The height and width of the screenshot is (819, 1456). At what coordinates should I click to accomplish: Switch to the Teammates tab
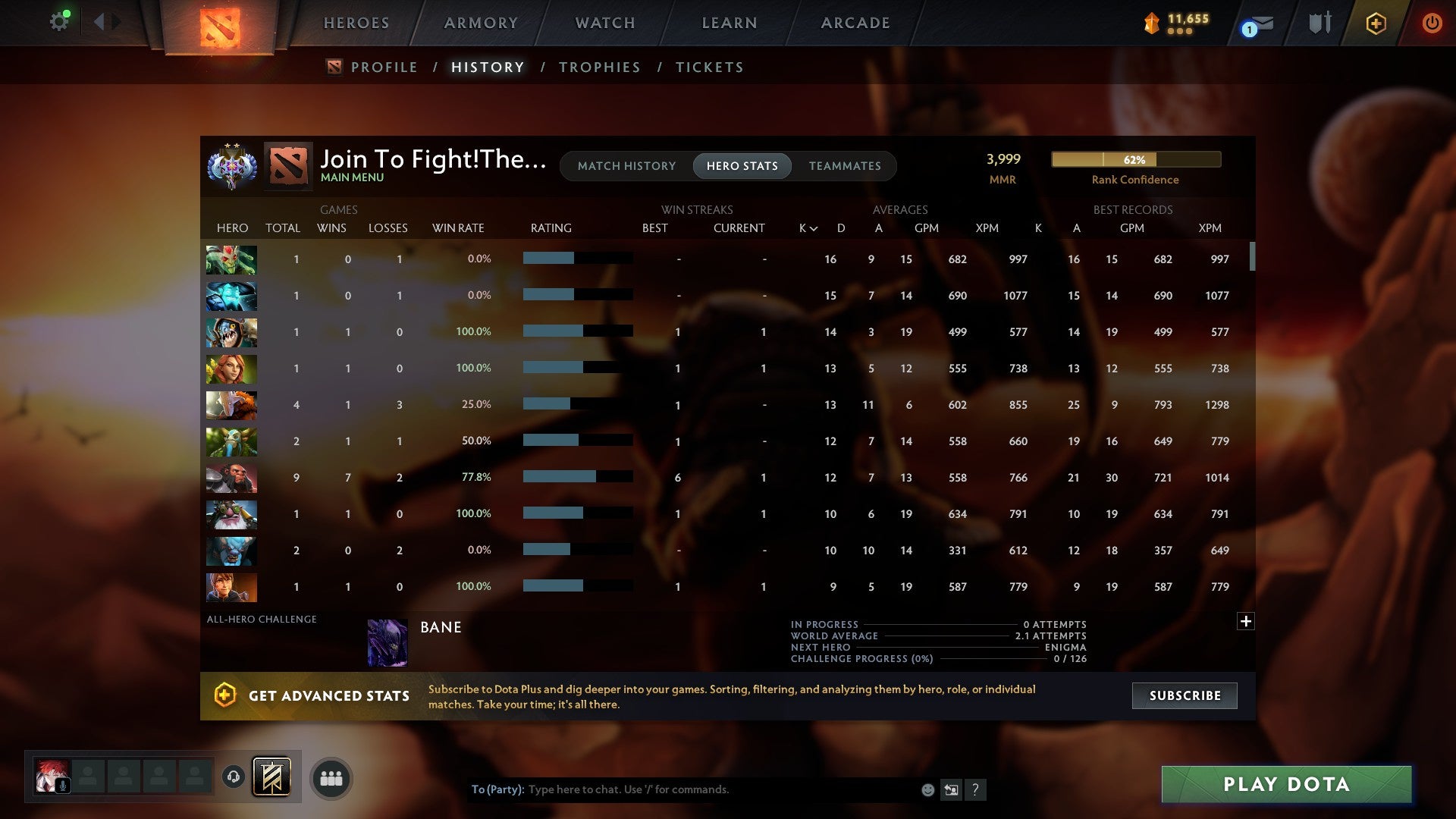845,165
